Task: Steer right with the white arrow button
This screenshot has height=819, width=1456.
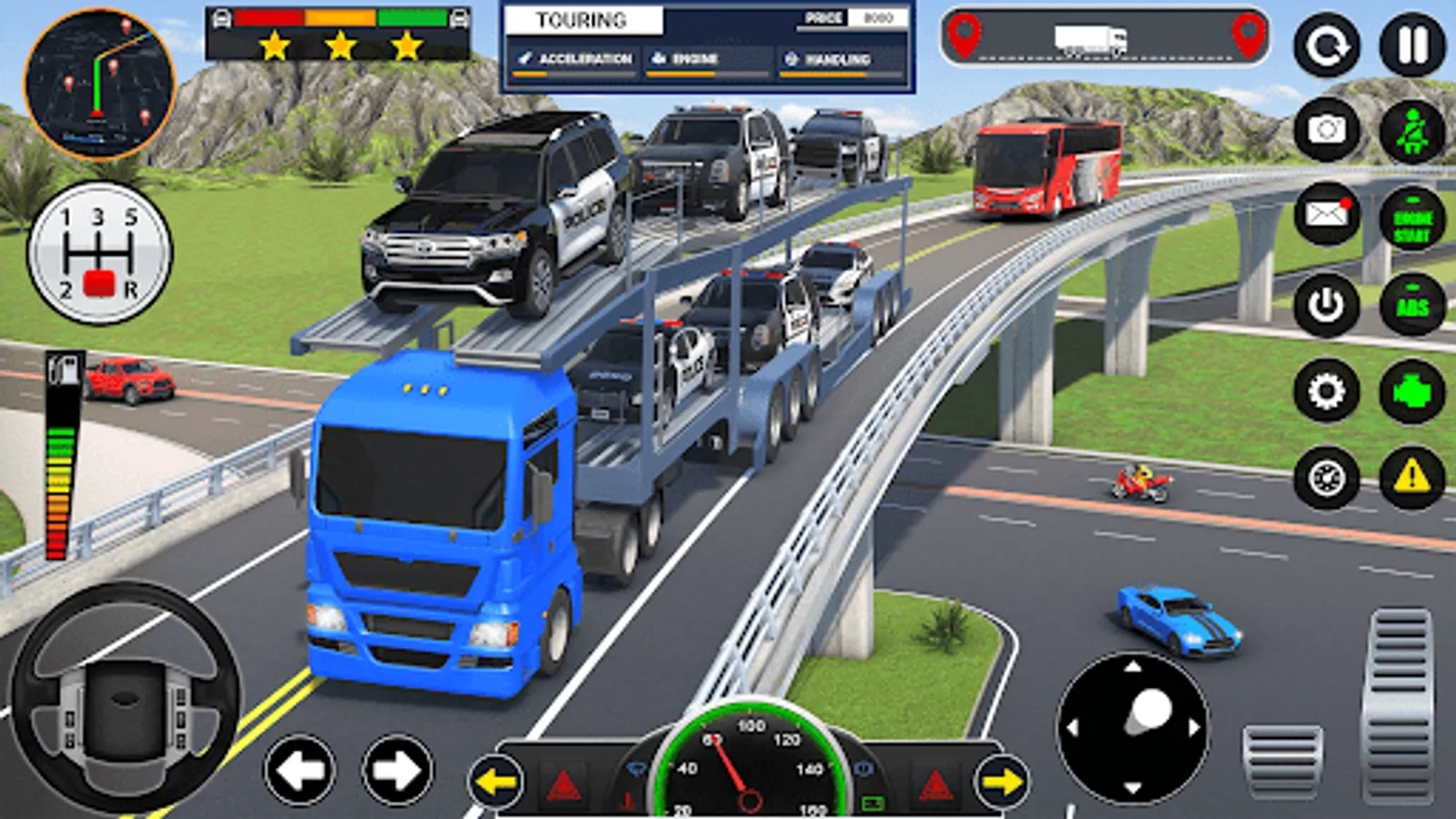Action: tap(398, 771)
